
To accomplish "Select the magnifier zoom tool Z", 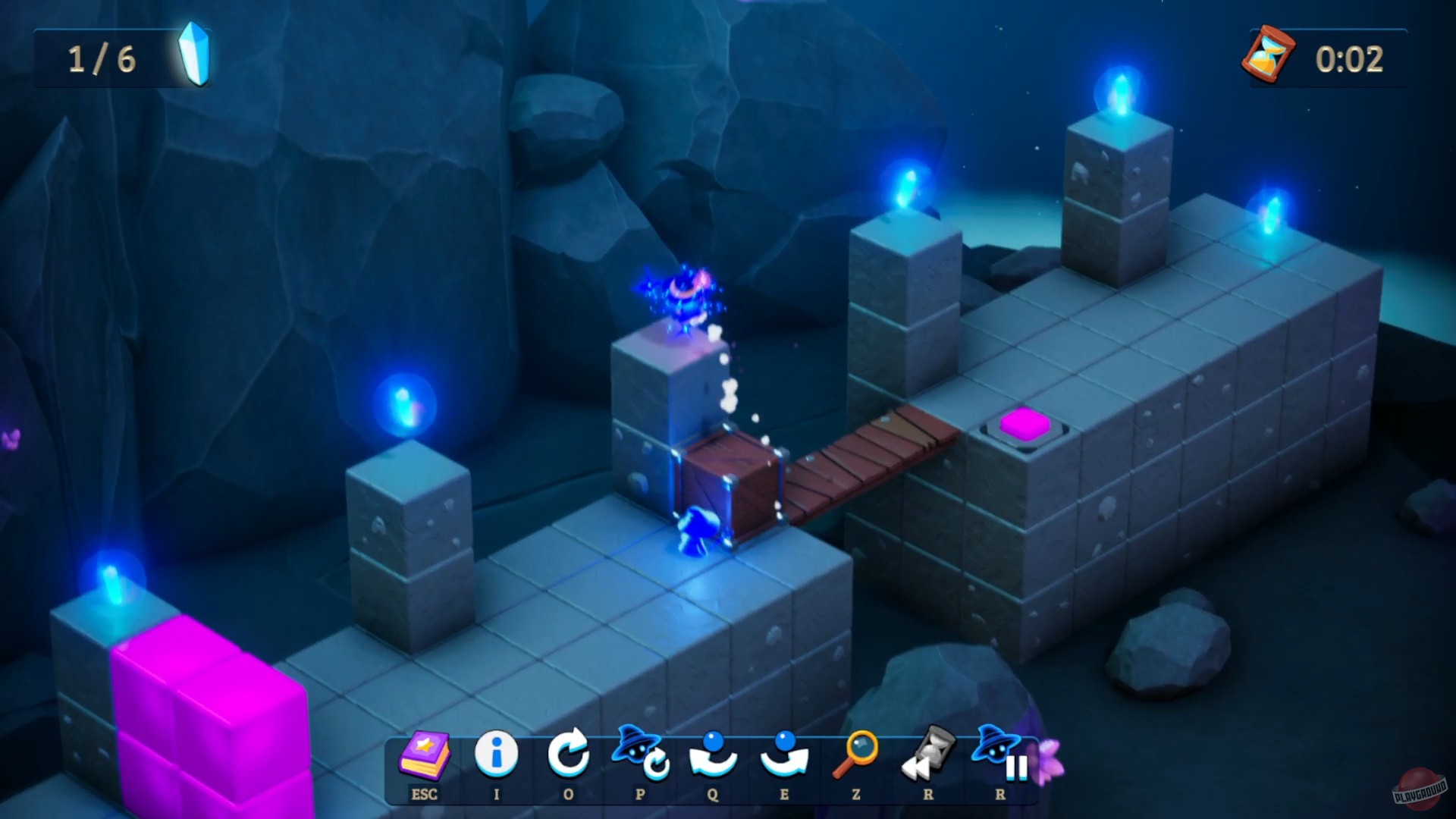I will tap(857, 755).
